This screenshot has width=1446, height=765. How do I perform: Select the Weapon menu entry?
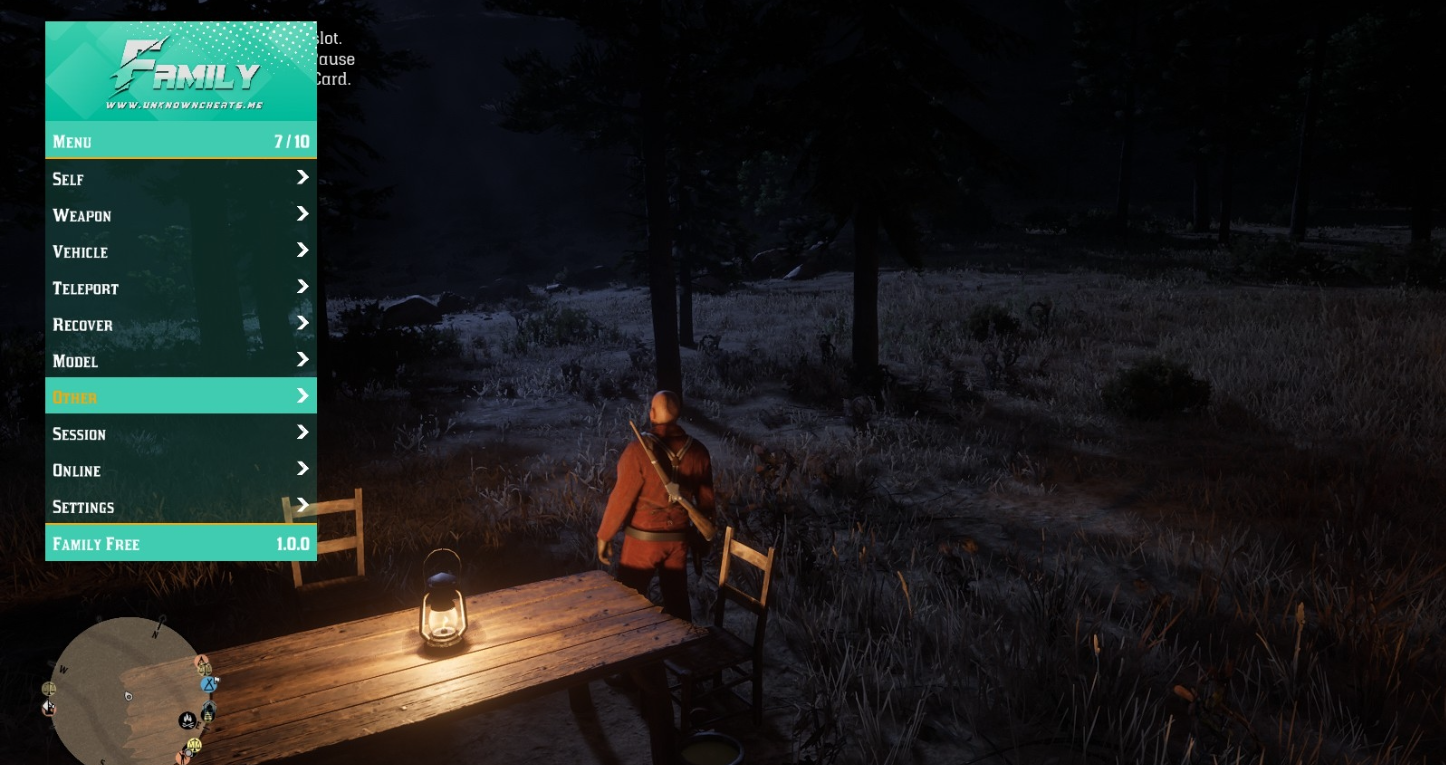tap(180, 215)
